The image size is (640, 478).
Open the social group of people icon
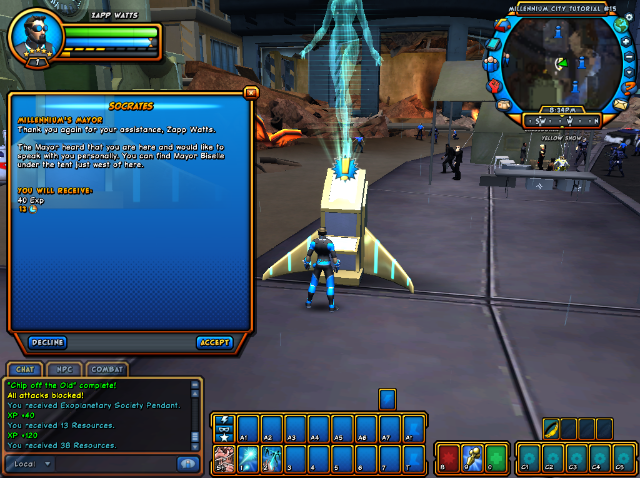coord(490,65)
